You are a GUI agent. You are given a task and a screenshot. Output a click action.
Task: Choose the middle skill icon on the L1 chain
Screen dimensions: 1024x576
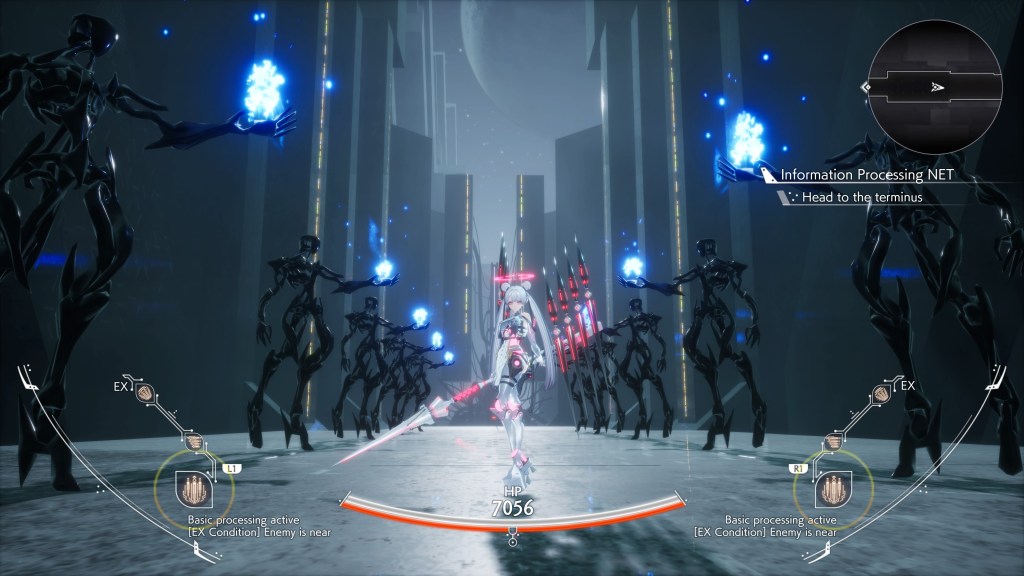(x=193, y=441)
